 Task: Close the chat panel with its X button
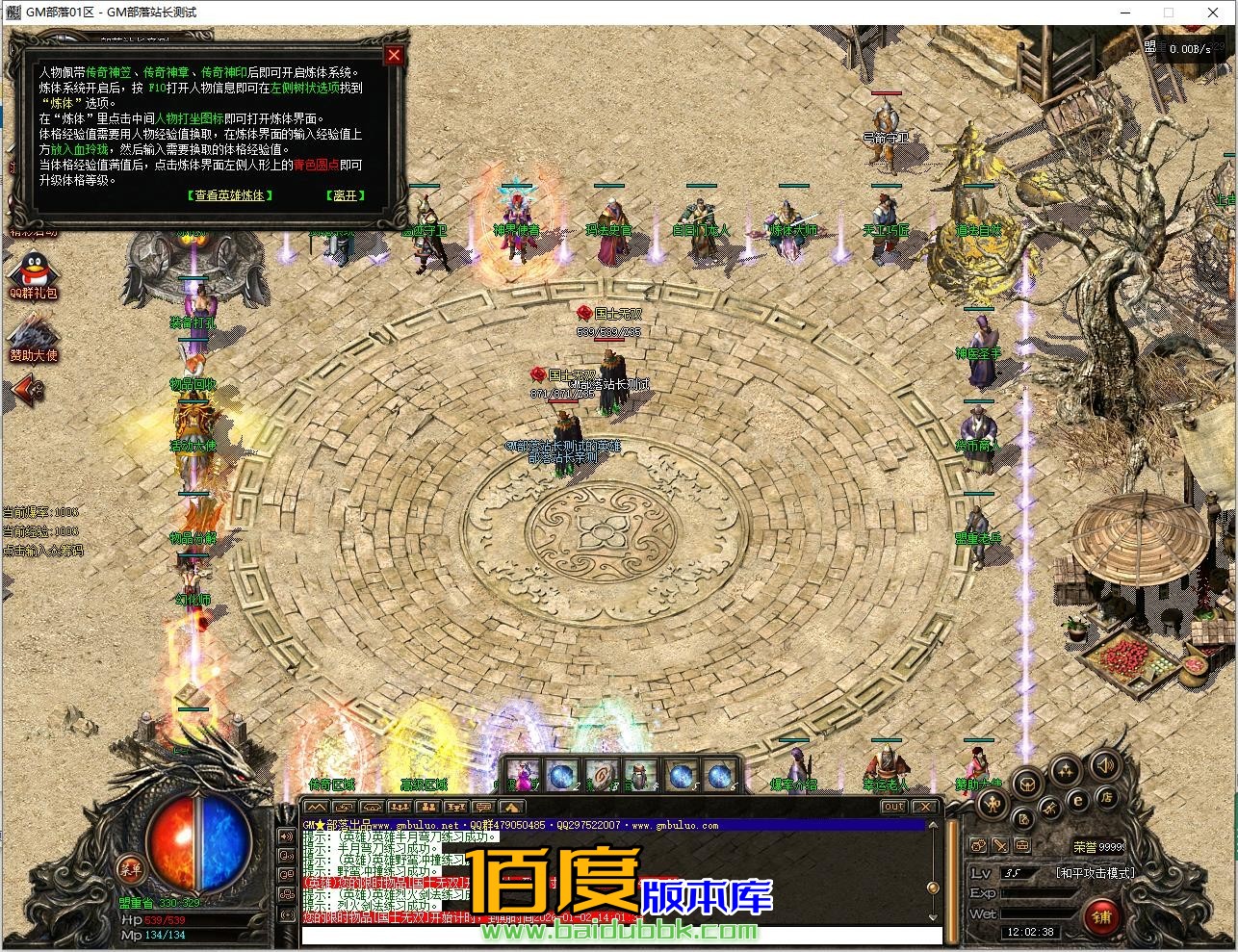[924, 807]
